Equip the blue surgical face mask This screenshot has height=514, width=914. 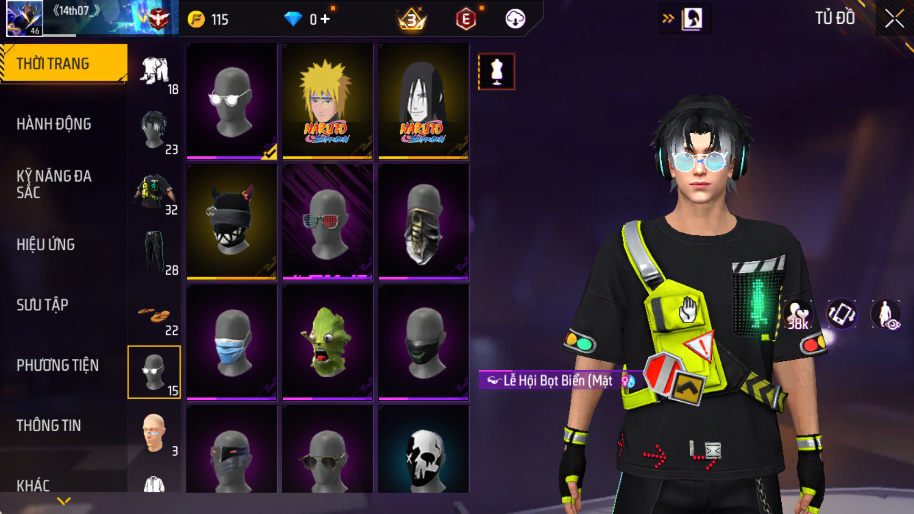click(x=231, y=341)
